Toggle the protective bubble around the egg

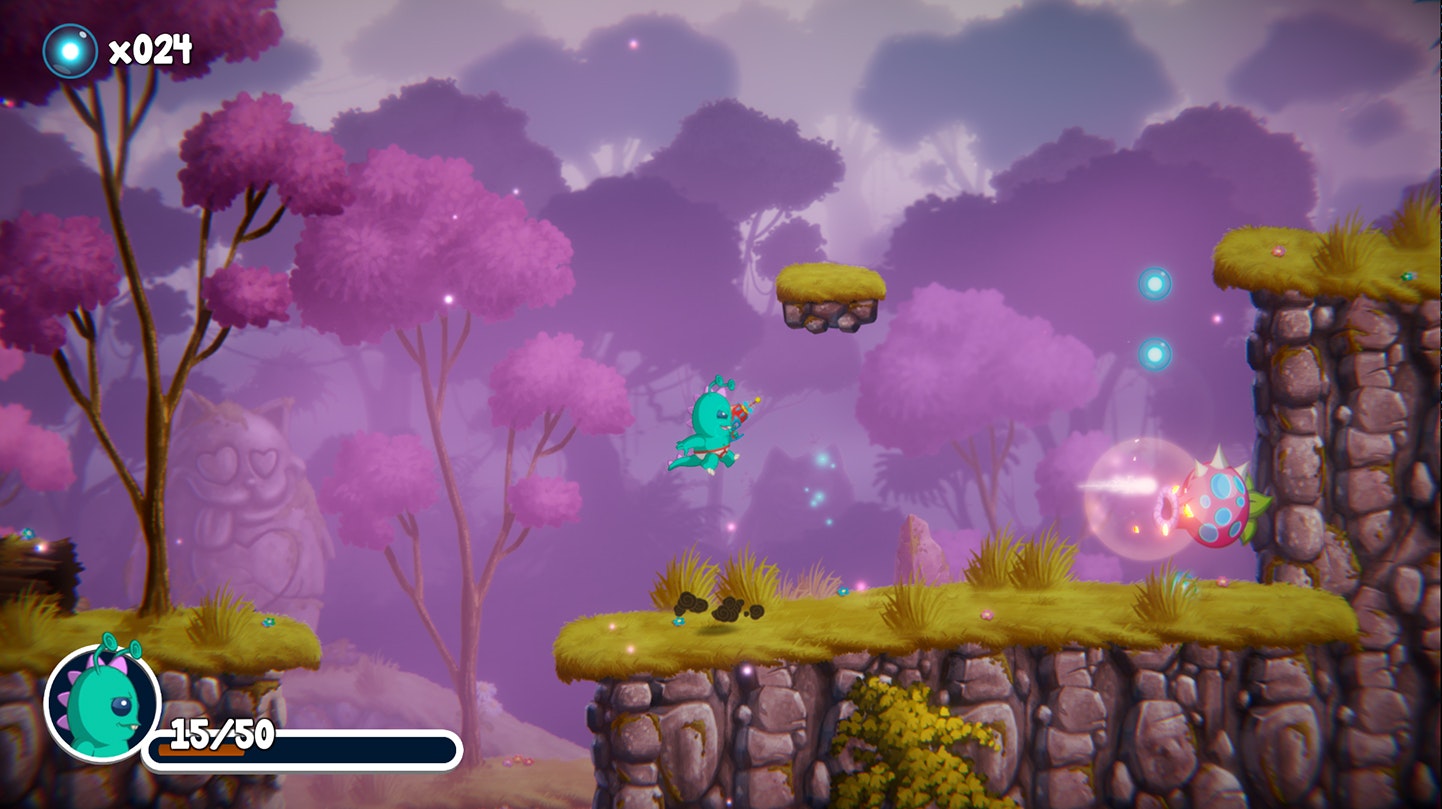(x=1140, y=497)
